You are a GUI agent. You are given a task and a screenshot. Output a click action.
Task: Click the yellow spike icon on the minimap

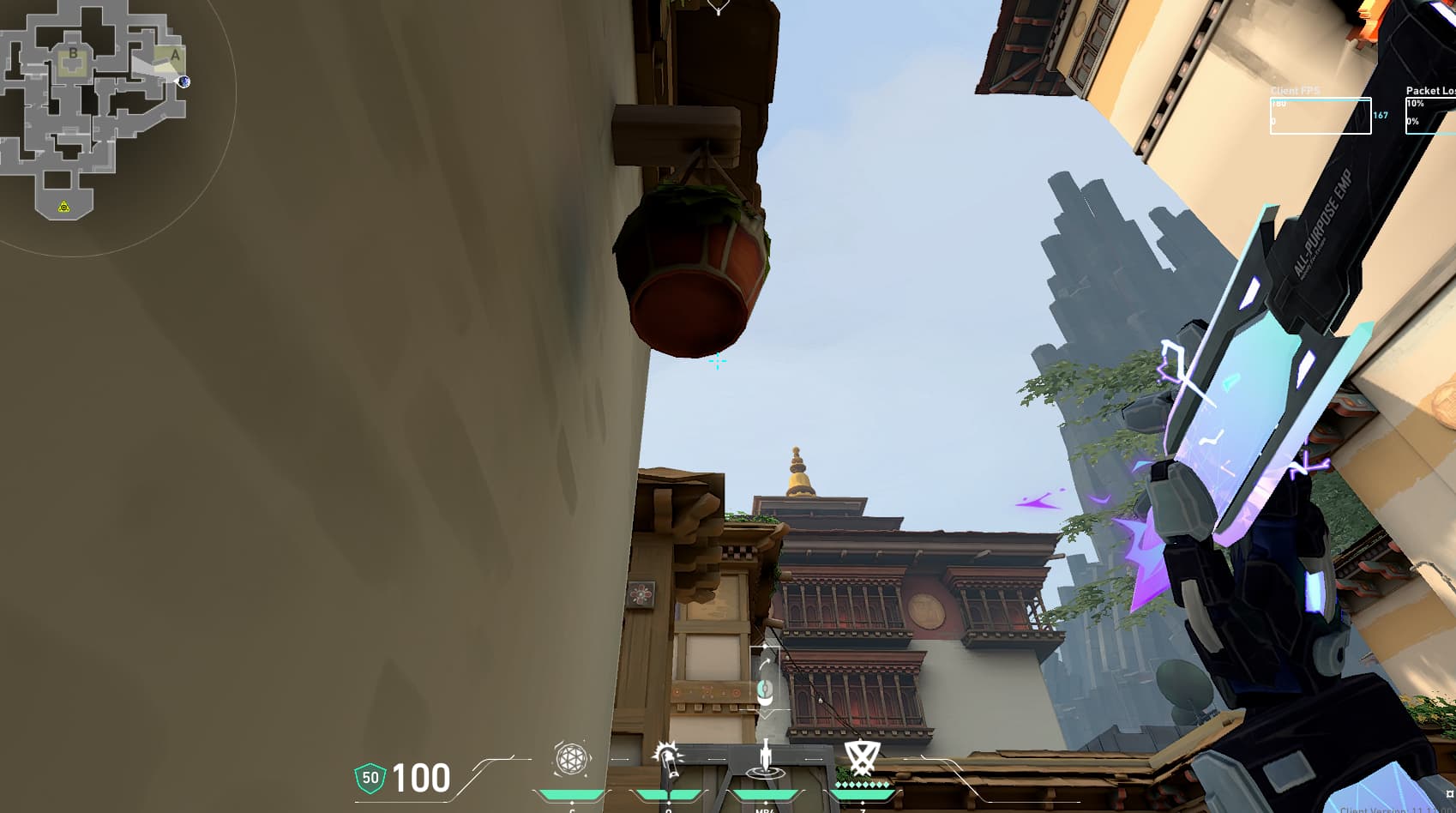[63, 207]
